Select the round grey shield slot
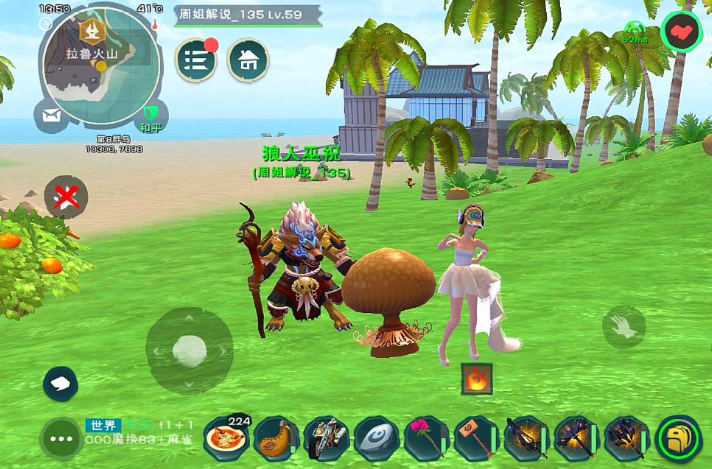Viewport: 712px width, 469px height. 376,437
